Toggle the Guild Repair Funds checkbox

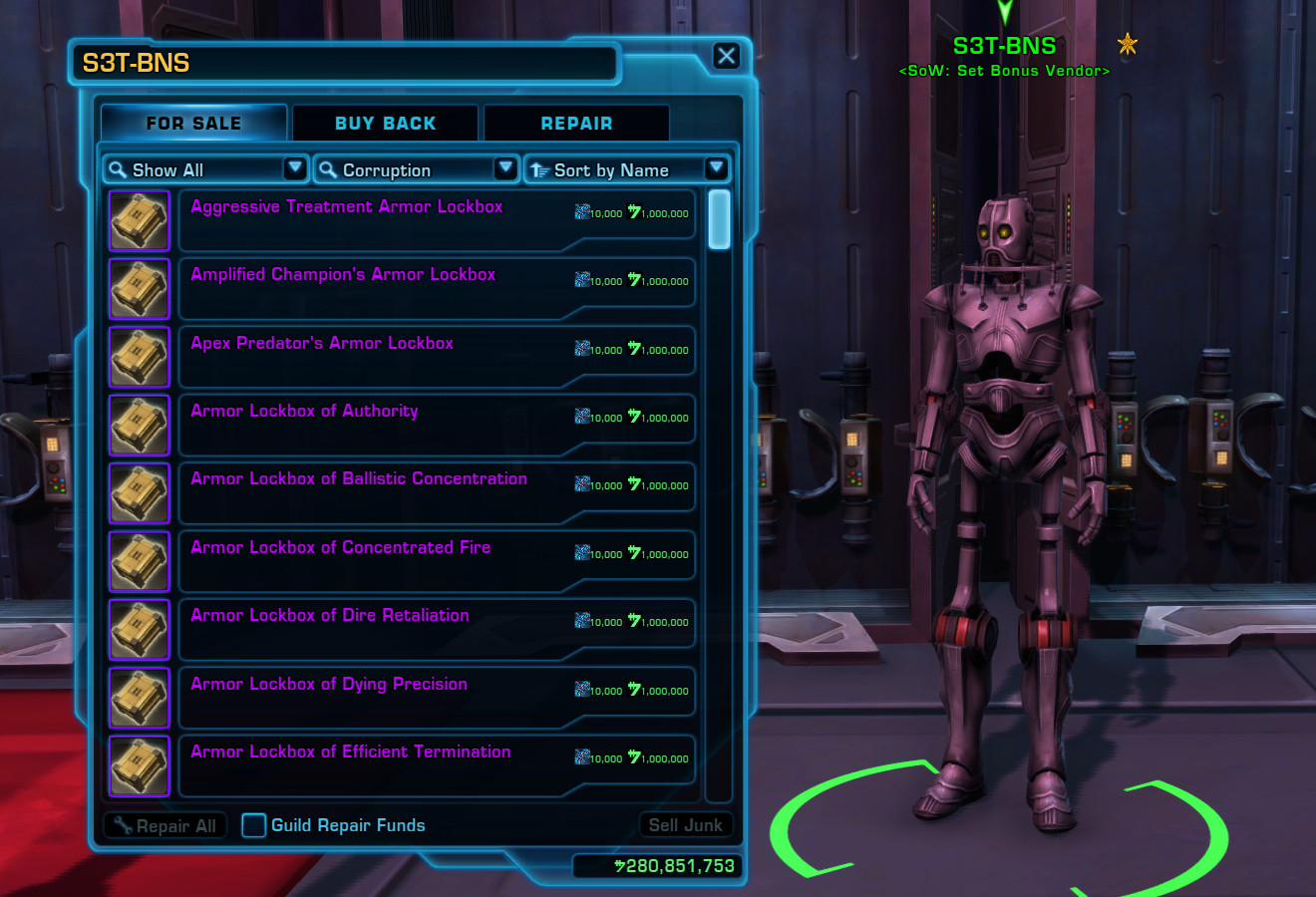[254, 825]
